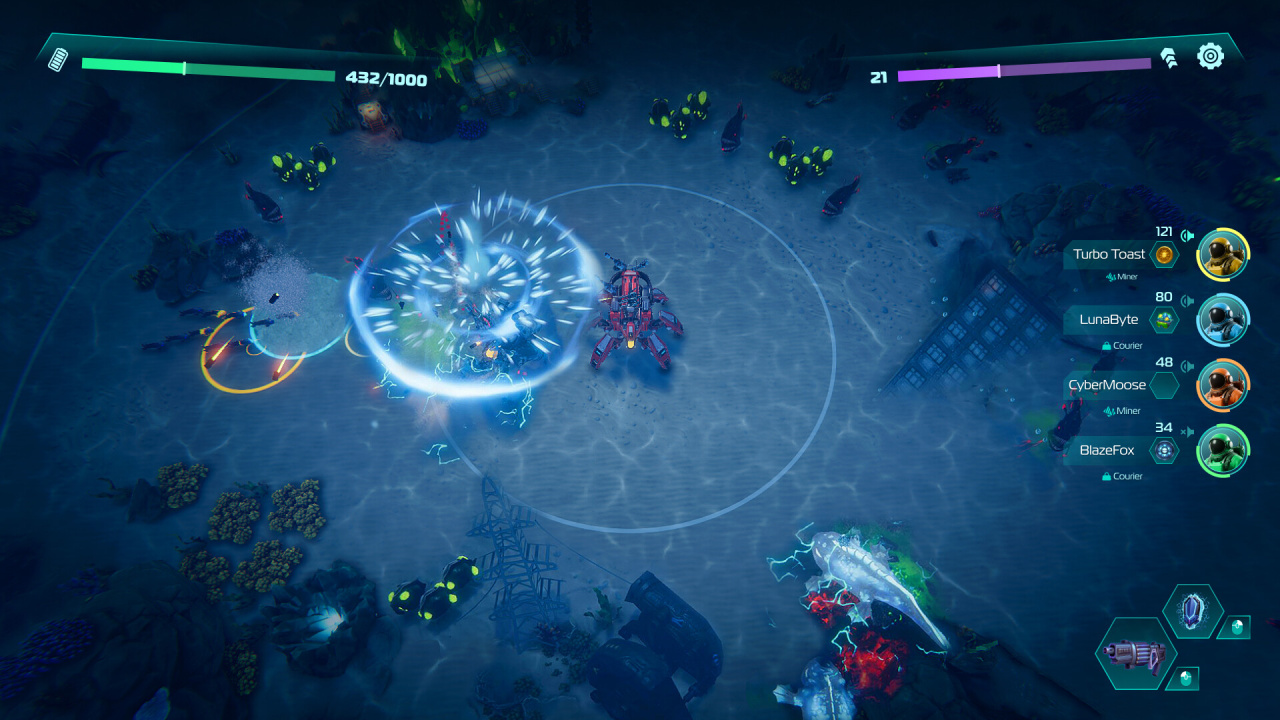Click LunaByte's green crate item hexagon
This screenshot has width=1280, height=720.
(1164, 320)
